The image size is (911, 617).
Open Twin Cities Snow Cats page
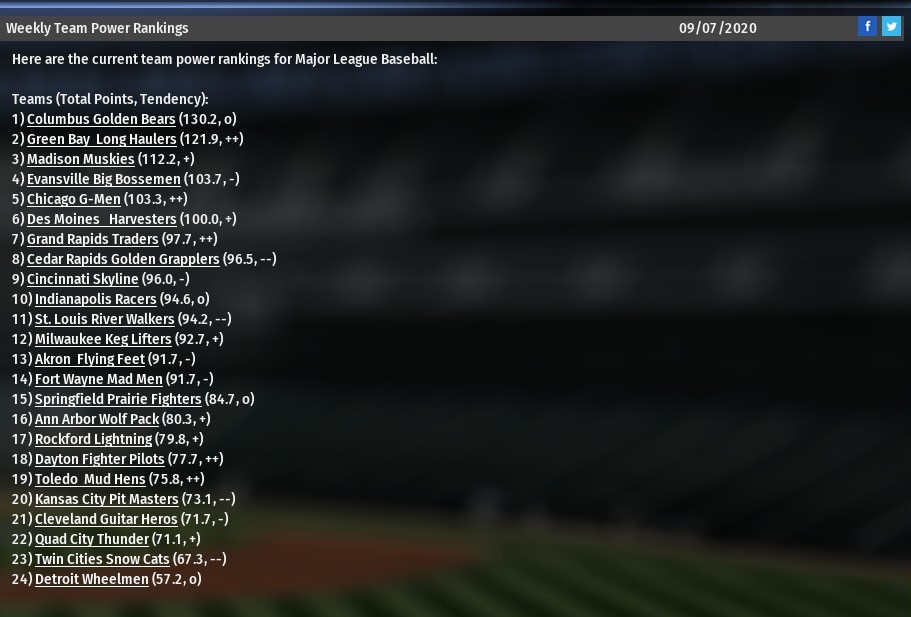102,559
